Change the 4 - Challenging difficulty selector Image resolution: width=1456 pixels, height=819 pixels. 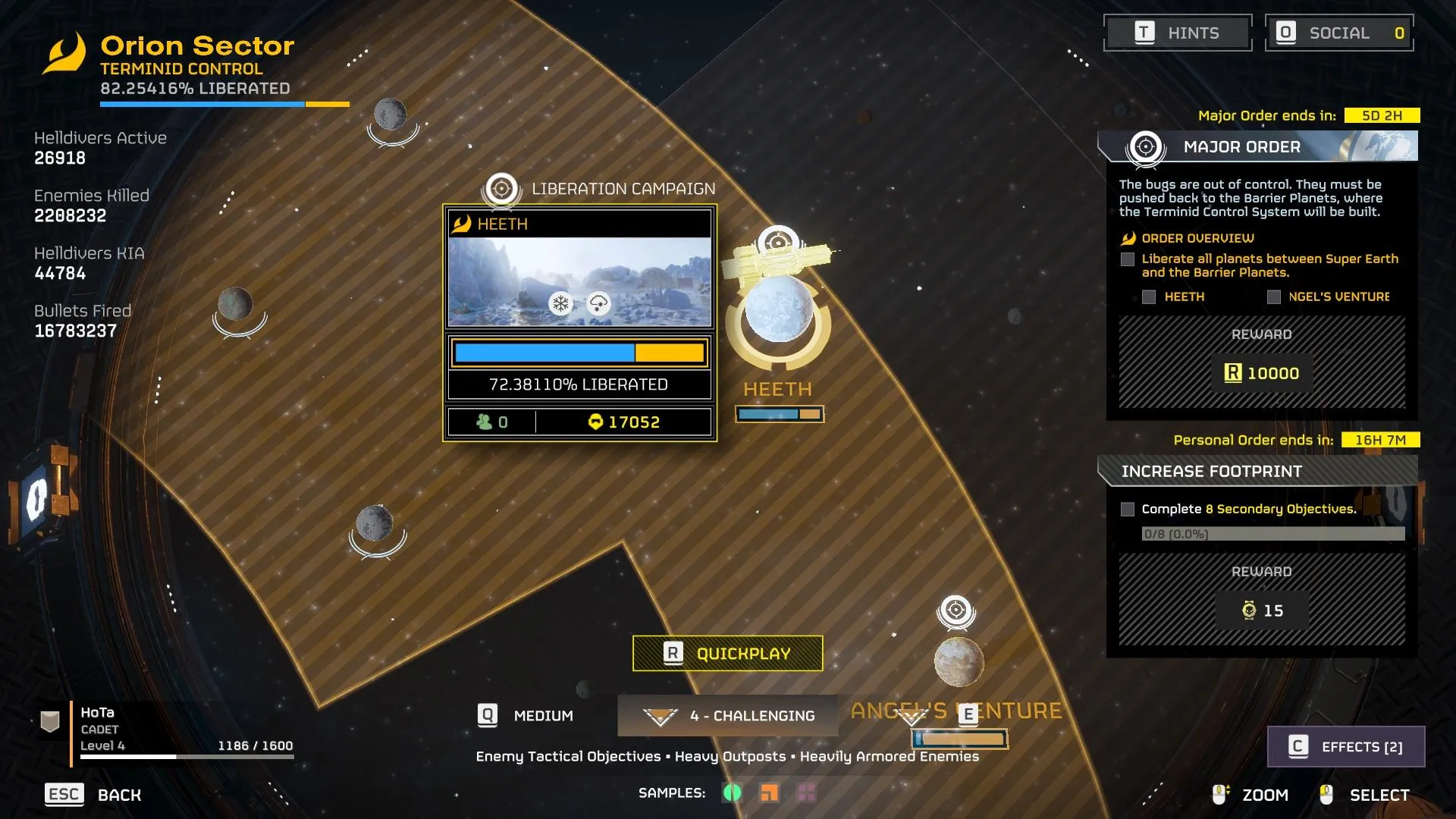pos(728,716)
